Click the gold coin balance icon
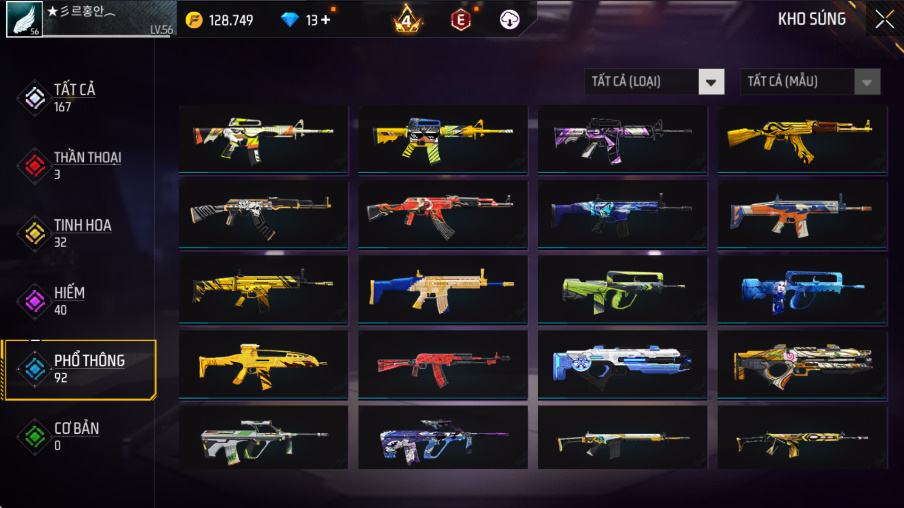The width and height of the screenshot is (904, 508). pyautogui.click(x=194, y=20)
